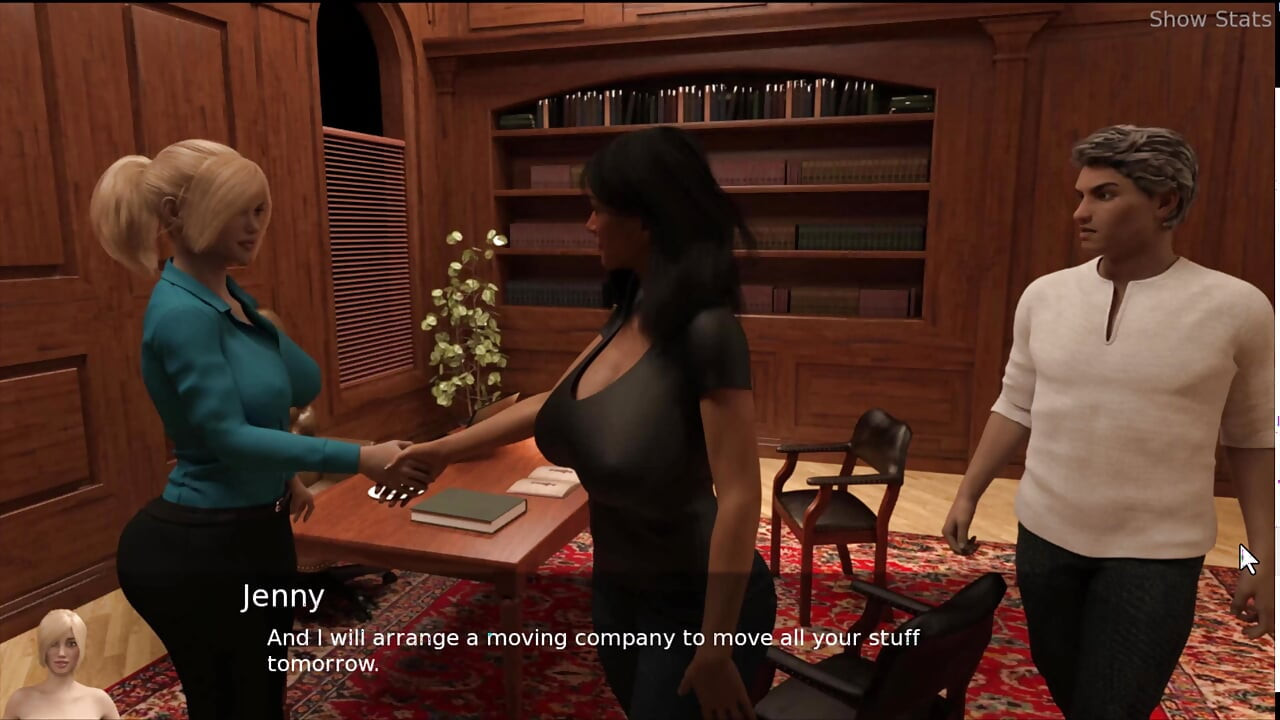
Task: Click the speaker name Jenny
Action: (x=283, y=596)
